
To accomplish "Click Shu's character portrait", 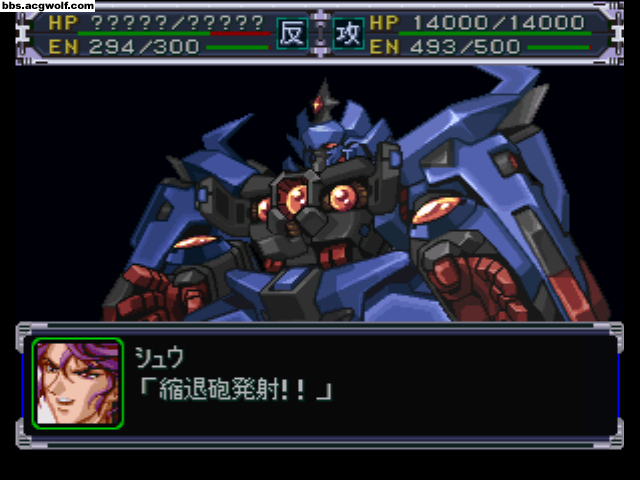I will click(78, 383).
